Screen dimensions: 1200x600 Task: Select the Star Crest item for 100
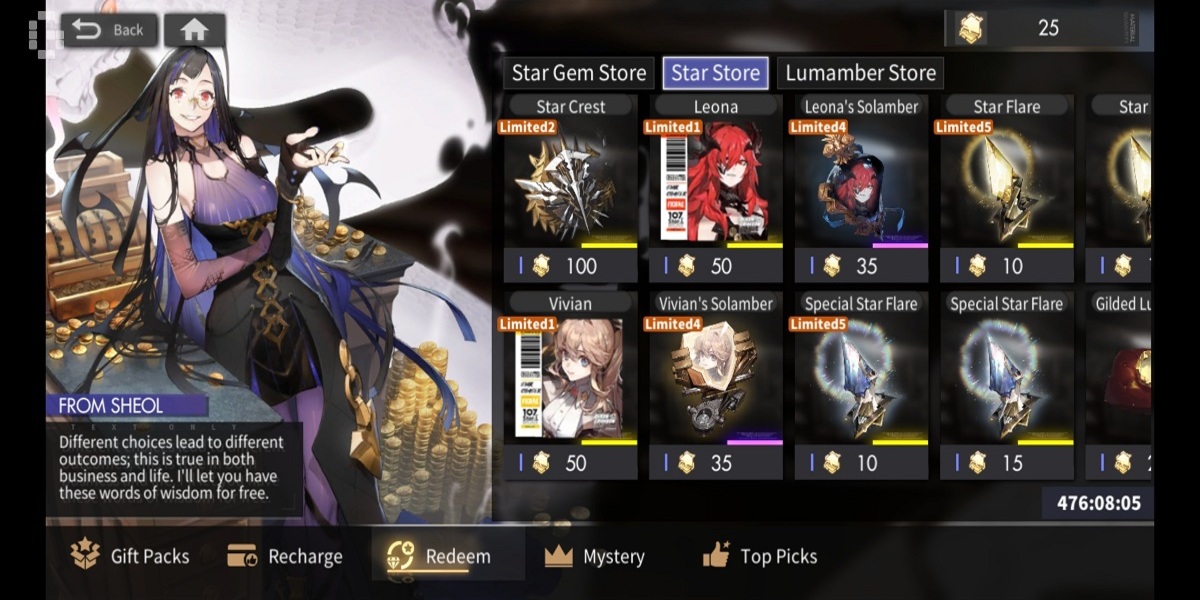coord(570,190)
